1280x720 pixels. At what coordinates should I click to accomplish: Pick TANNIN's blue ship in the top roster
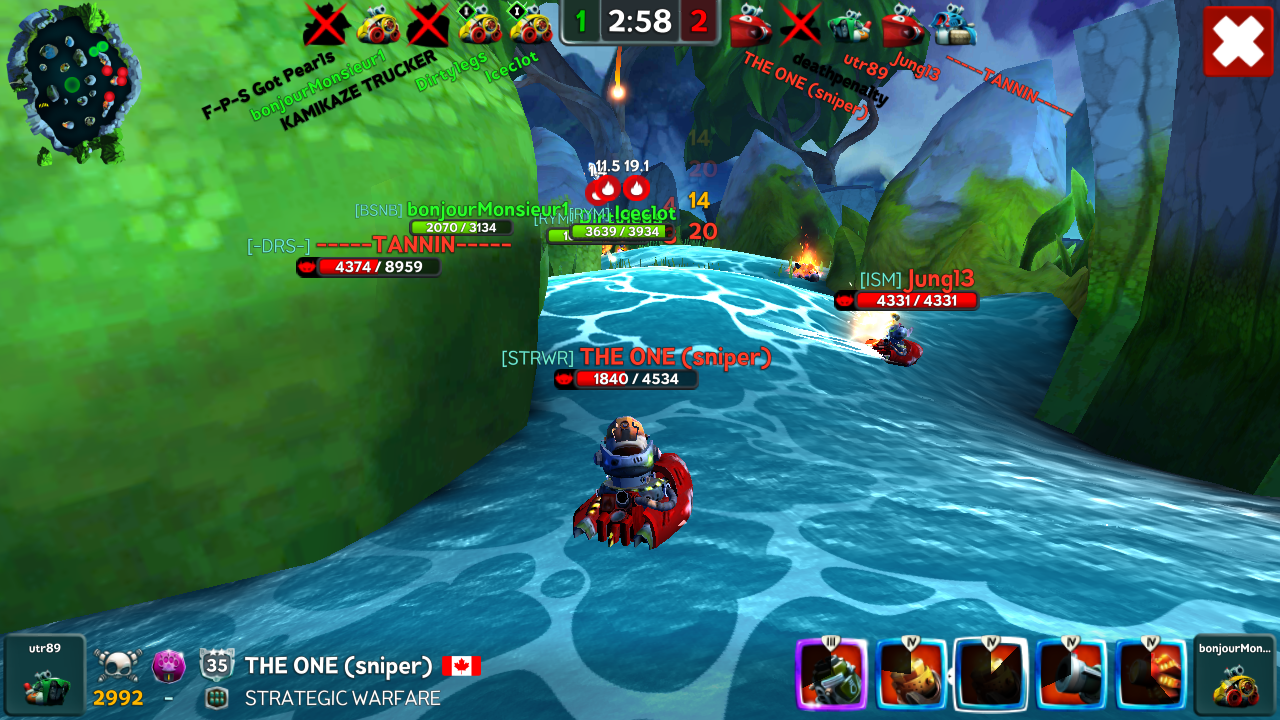(x=953, y=27)
